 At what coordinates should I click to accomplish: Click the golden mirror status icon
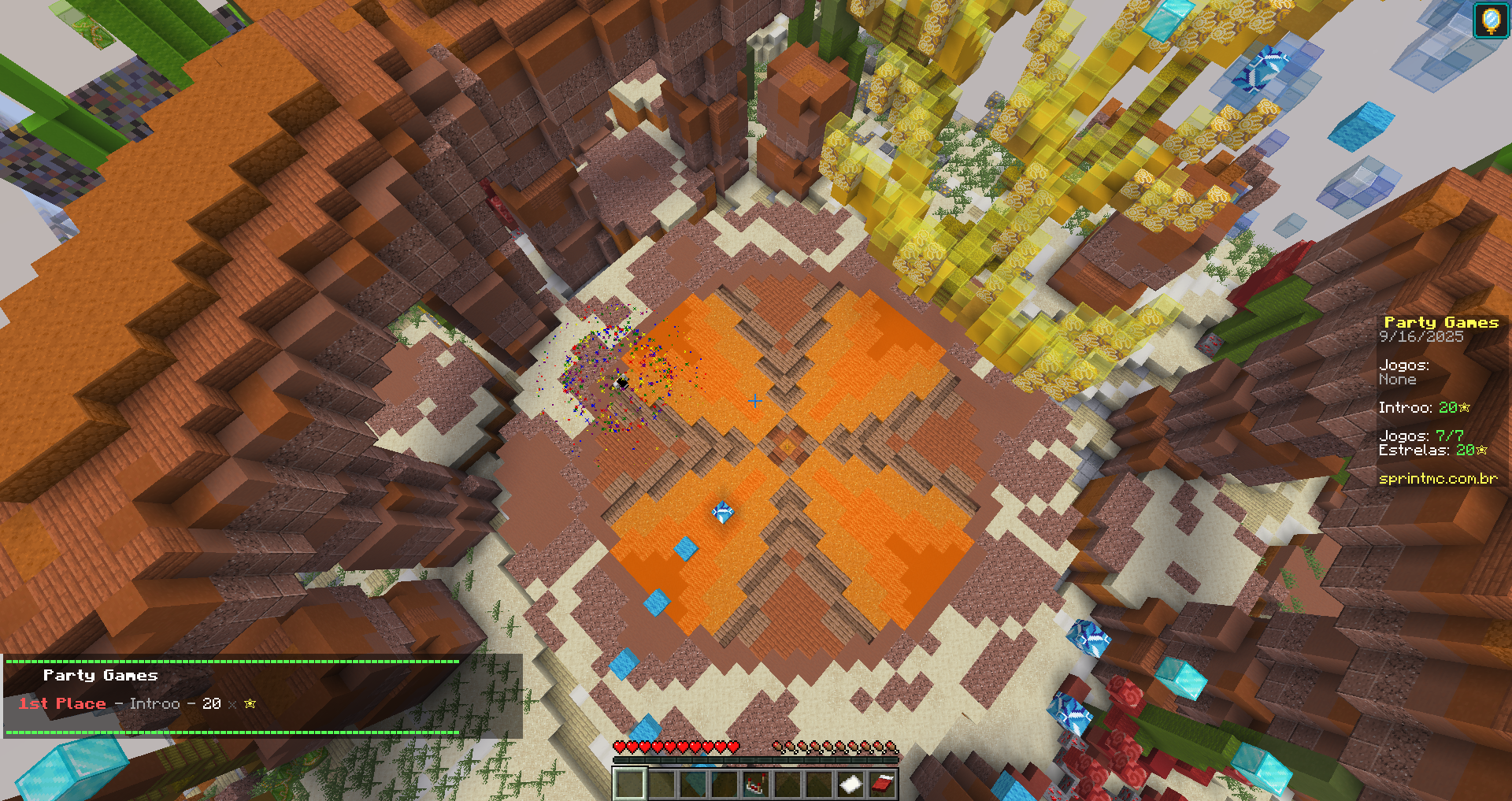point(1491,20)
